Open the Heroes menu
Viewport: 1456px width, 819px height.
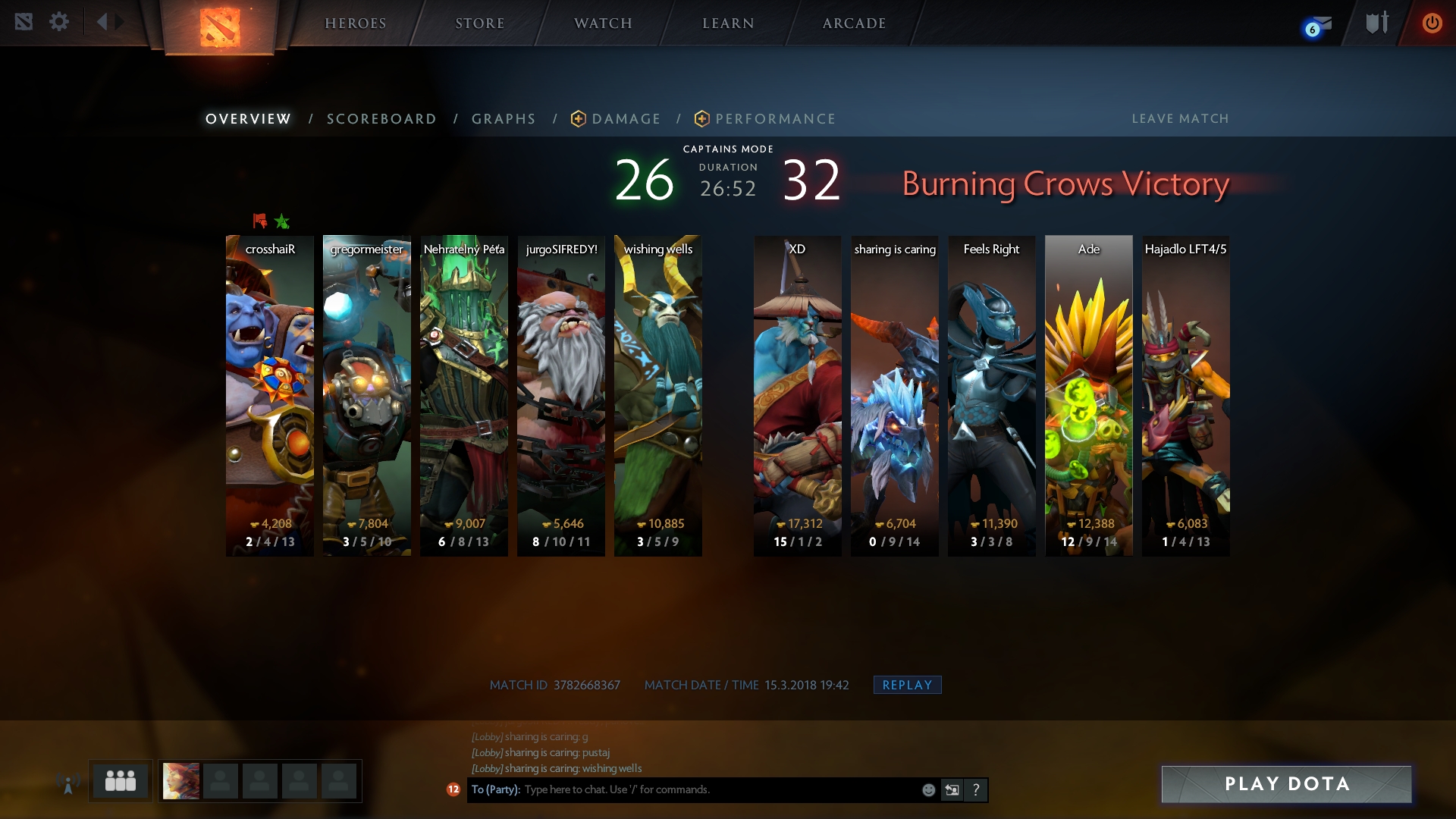(x=355, y=24)
